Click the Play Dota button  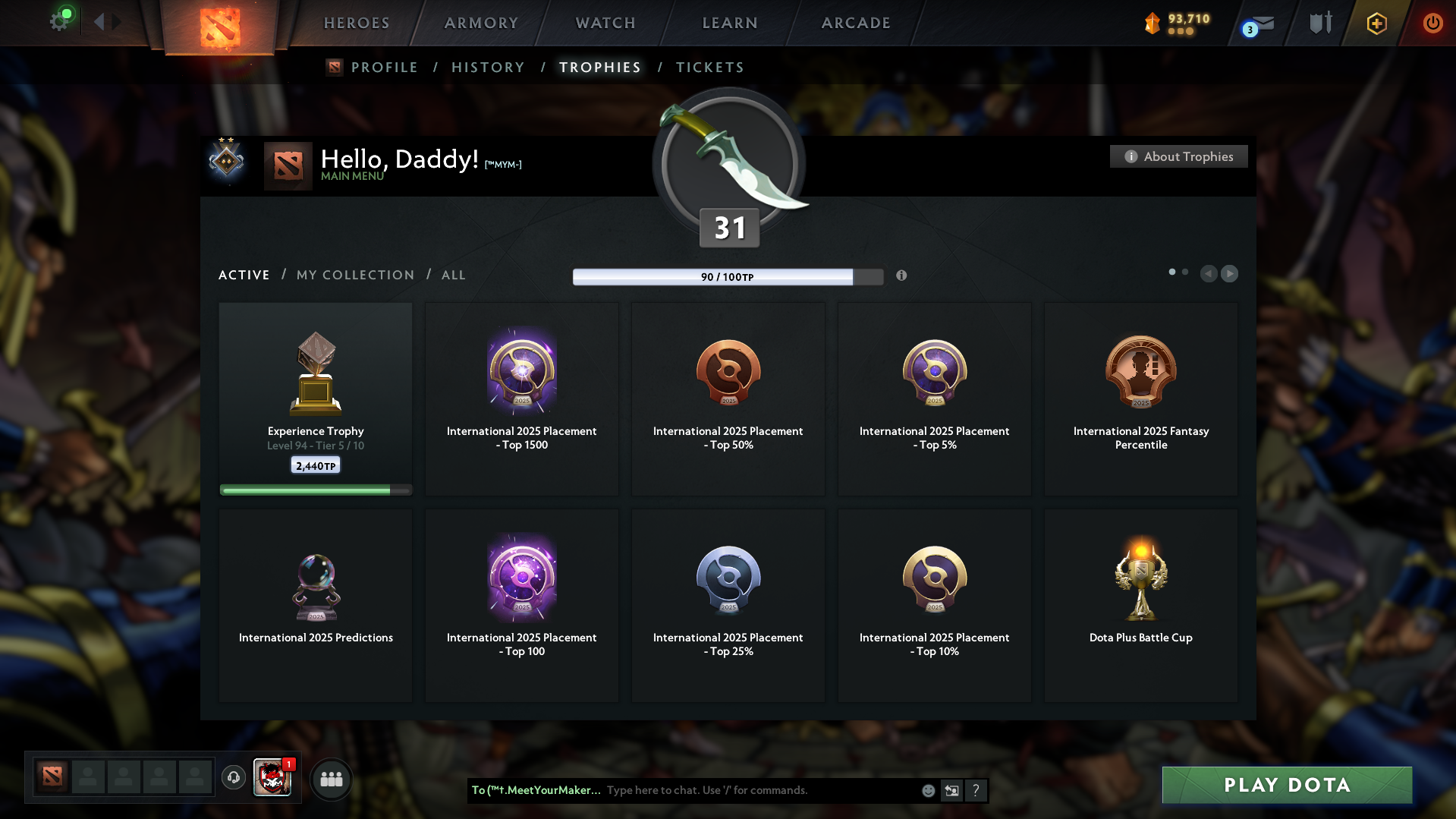pyautogui.click(x=1287, y=785)
